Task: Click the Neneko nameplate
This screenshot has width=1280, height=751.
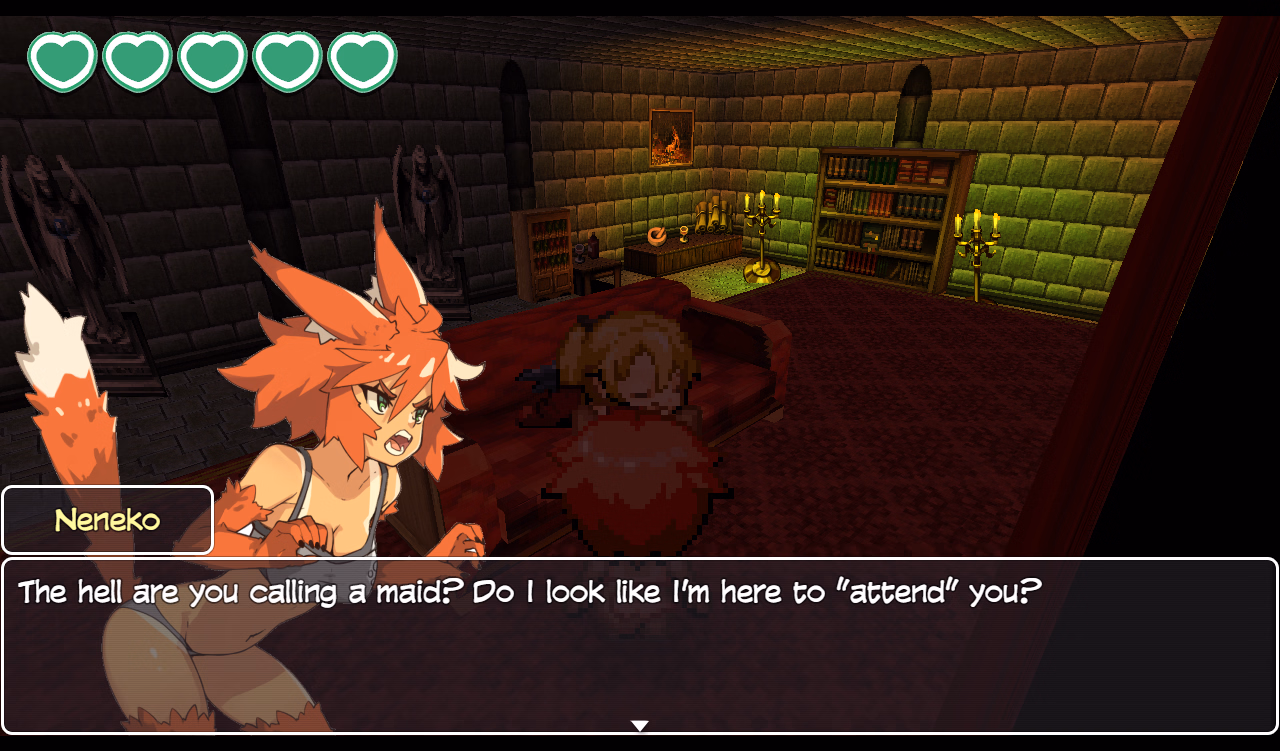Action: click(107, 519)
